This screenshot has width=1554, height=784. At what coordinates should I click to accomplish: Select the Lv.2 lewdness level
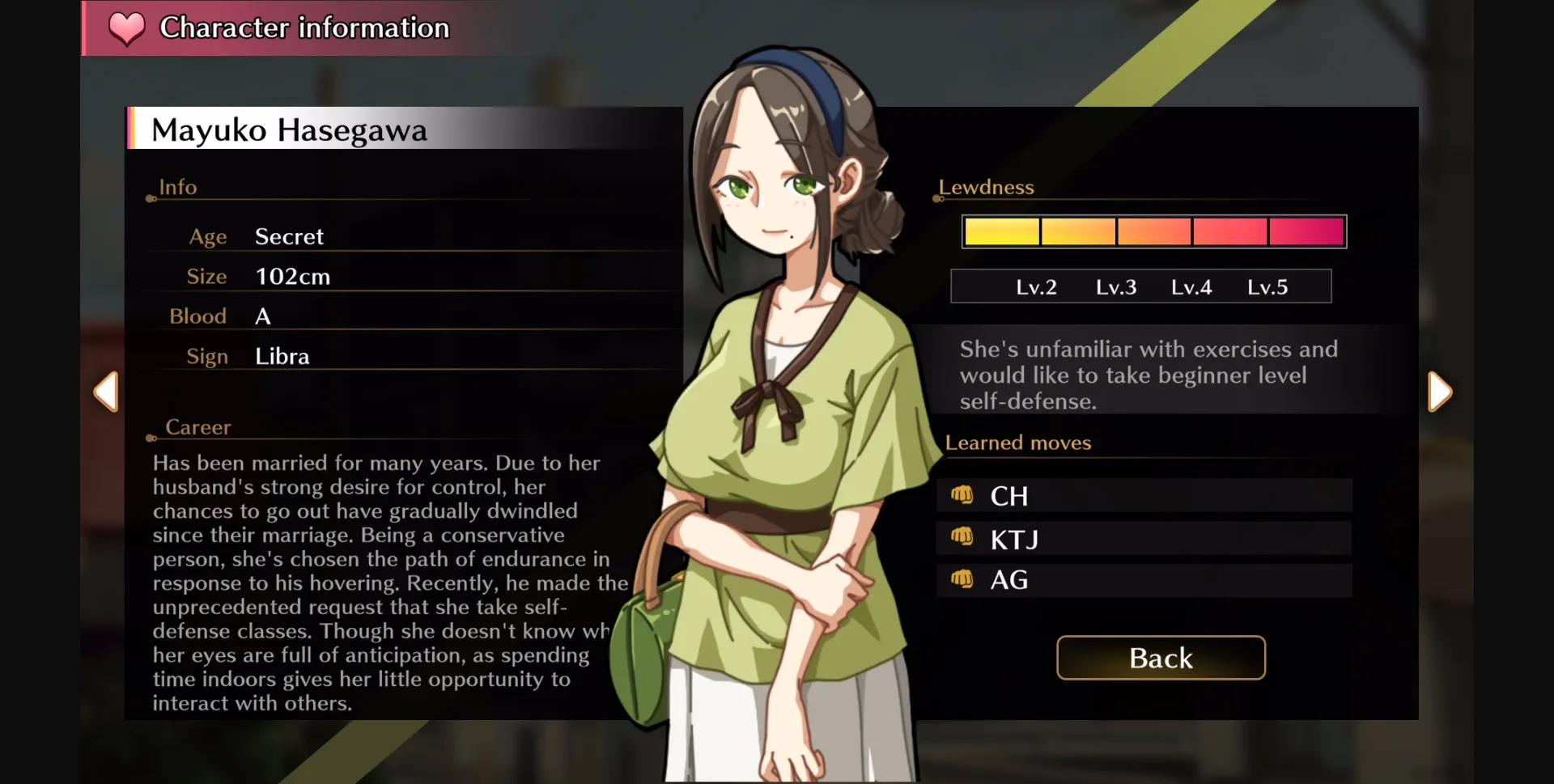click(1038, 286)
